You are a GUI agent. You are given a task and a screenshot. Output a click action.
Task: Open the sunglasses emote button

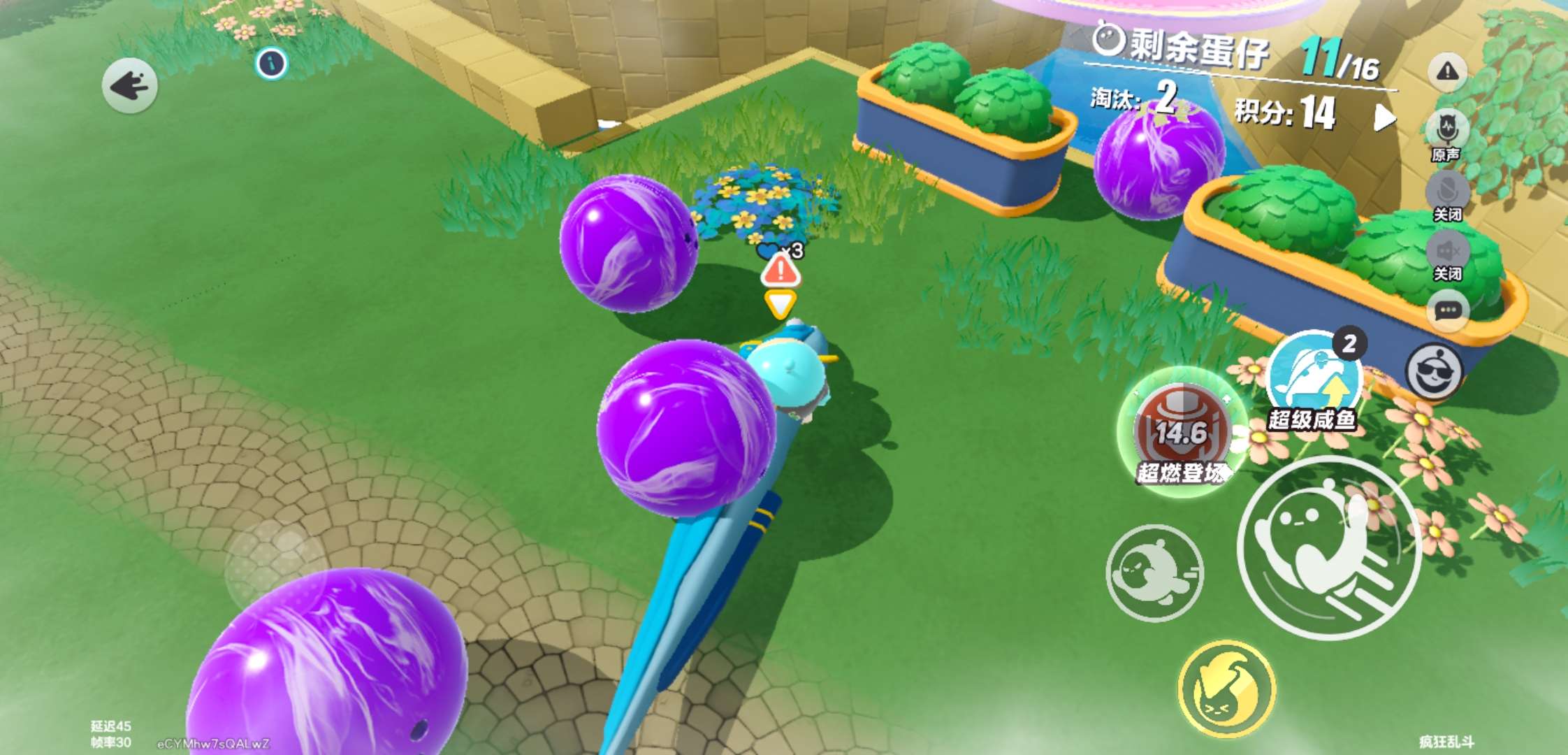pos(1434,371)
